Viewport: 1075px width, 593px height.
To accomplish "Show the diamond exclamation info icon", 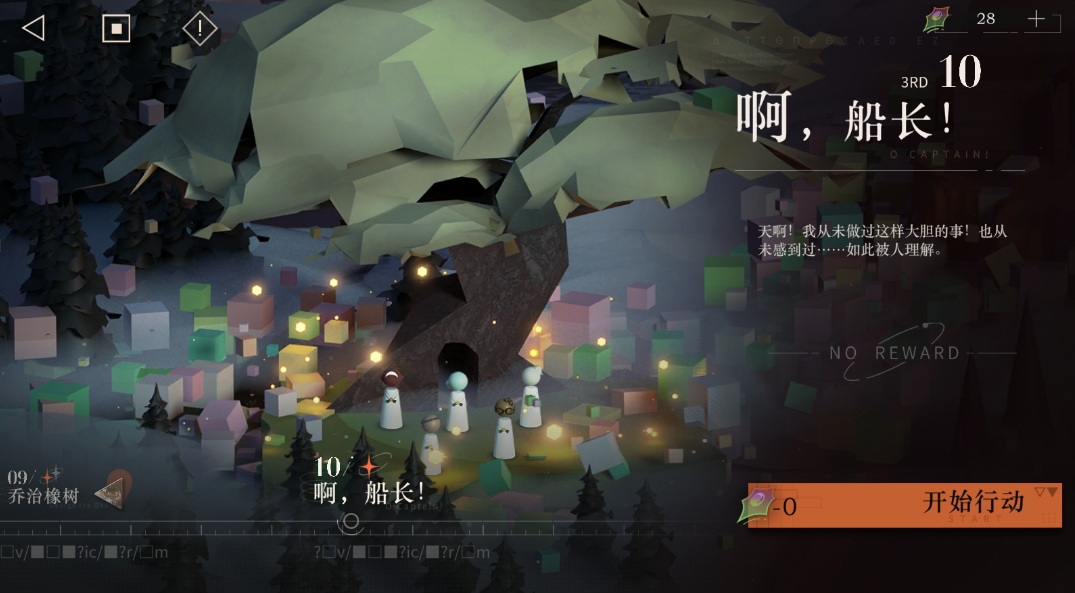I will pyautogui.click(x=199, y=29).
